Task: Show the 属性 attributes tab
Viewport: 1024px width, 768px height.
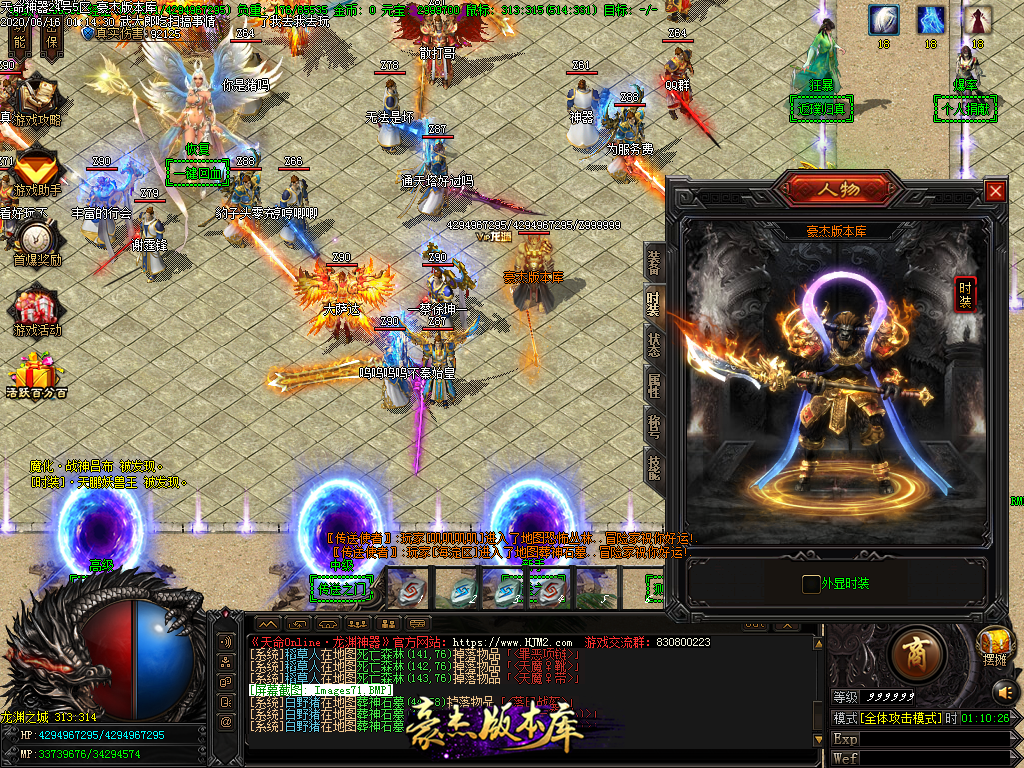Action: click(654, 386)
